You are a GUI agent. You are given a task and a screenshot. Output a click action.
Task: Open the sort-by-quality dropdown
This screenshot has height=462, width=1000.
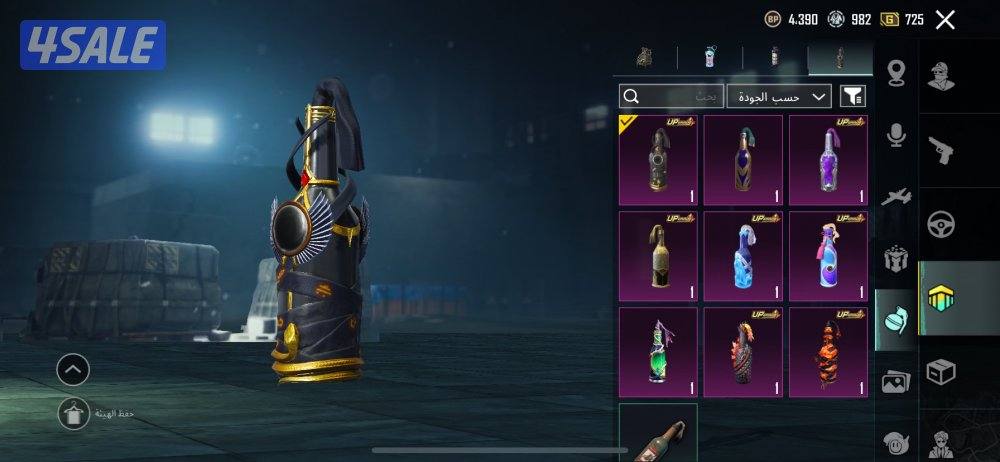(x=780, y=96)
